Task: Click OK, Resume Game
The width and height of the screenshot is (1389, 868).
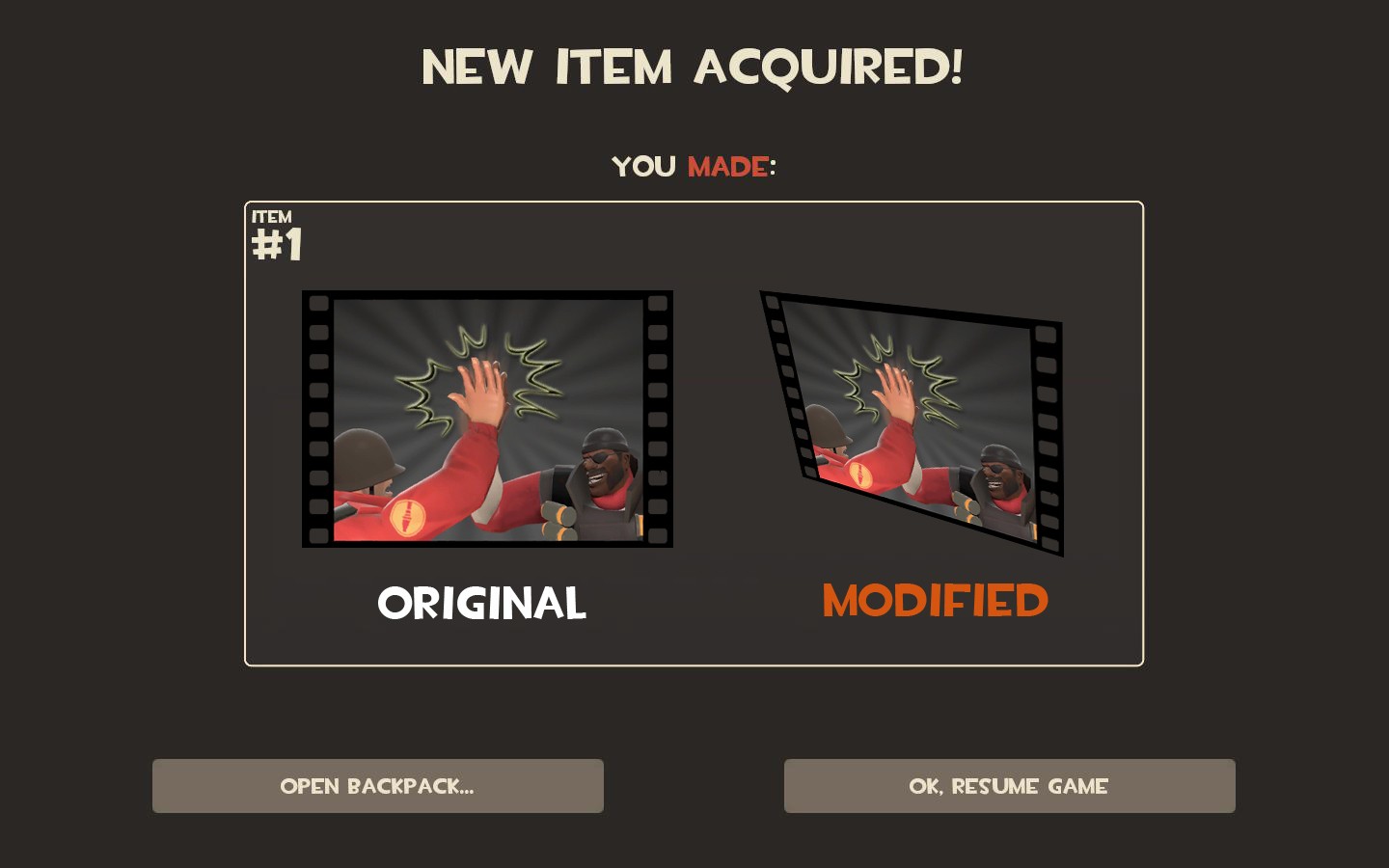Action: tap(1009, 785)
